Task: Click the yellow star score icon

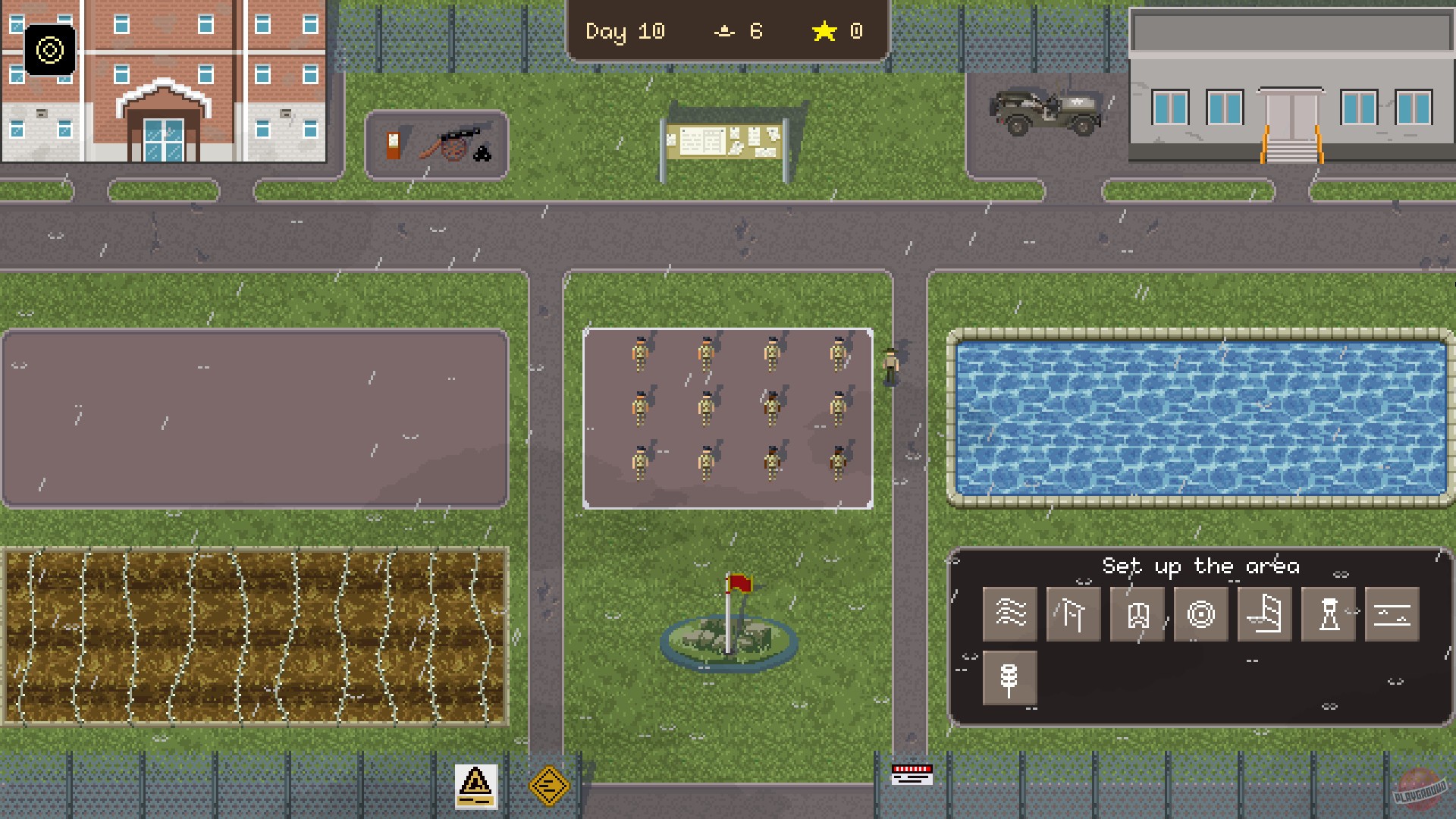Action: 824,31
